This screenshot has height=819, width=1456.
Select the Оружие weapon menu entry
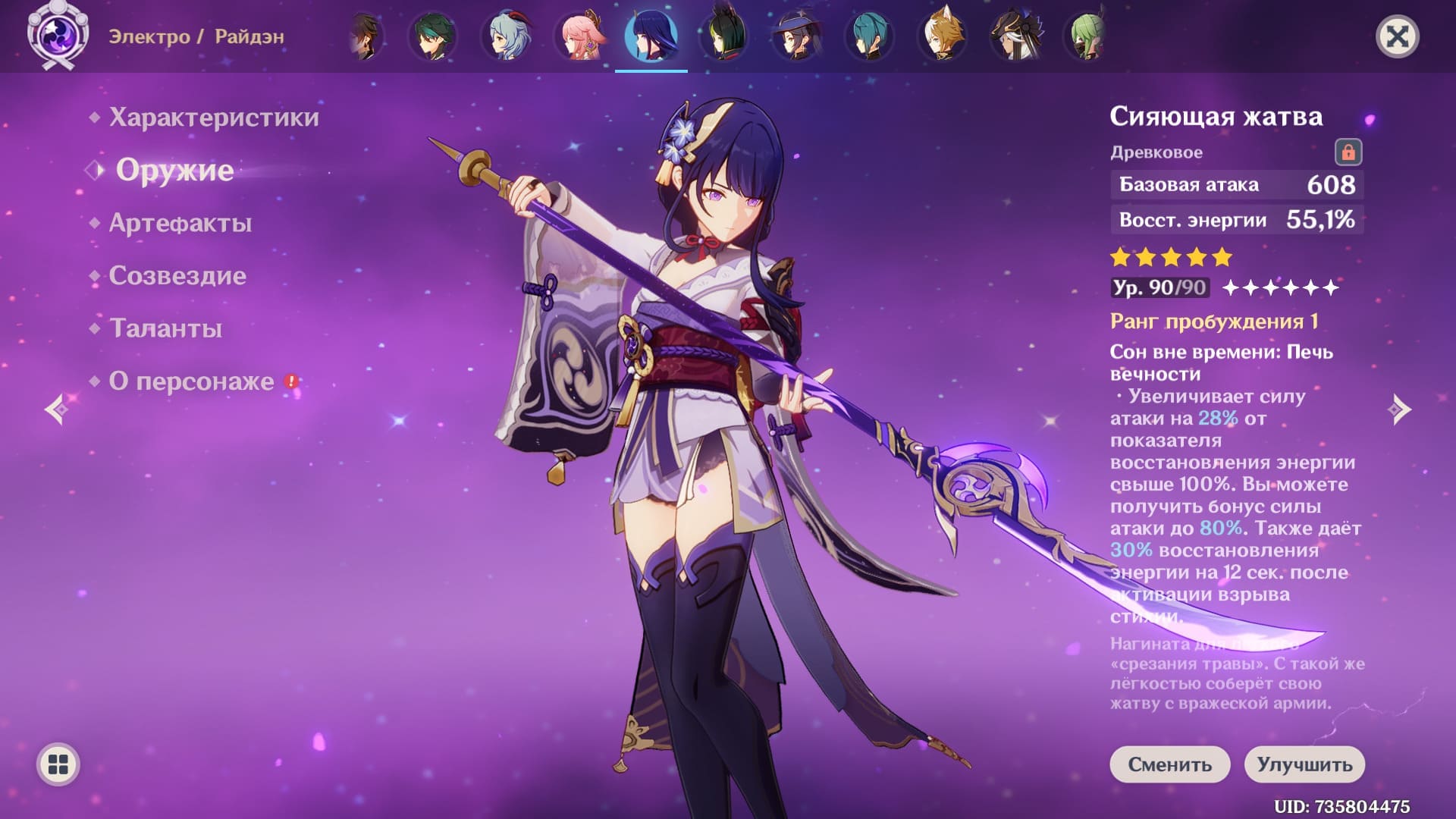pos(174,171)
